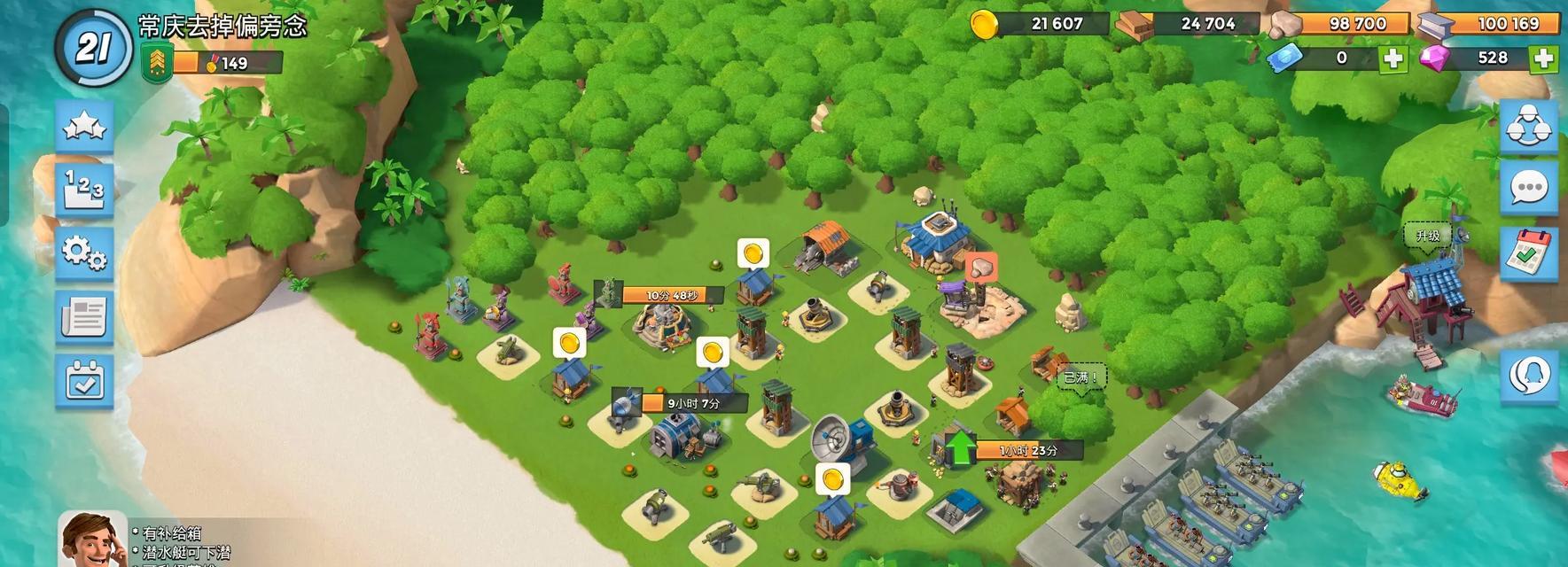Image resolution: width=1568 pixels, height=567 pixels.
Task: Tap the headset profile icon button
Action: 1530,376
